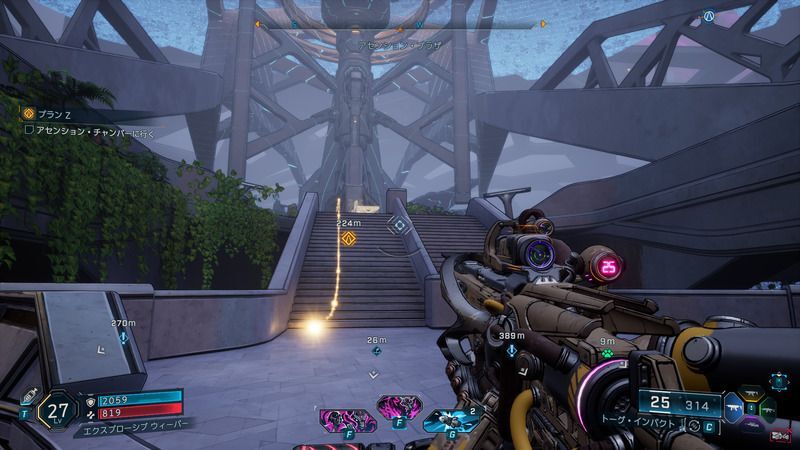Click the アセンション・チャンバーに行く objective checkbox
The height and width of the screenshot is (450, 800).
tap(29, 129)
